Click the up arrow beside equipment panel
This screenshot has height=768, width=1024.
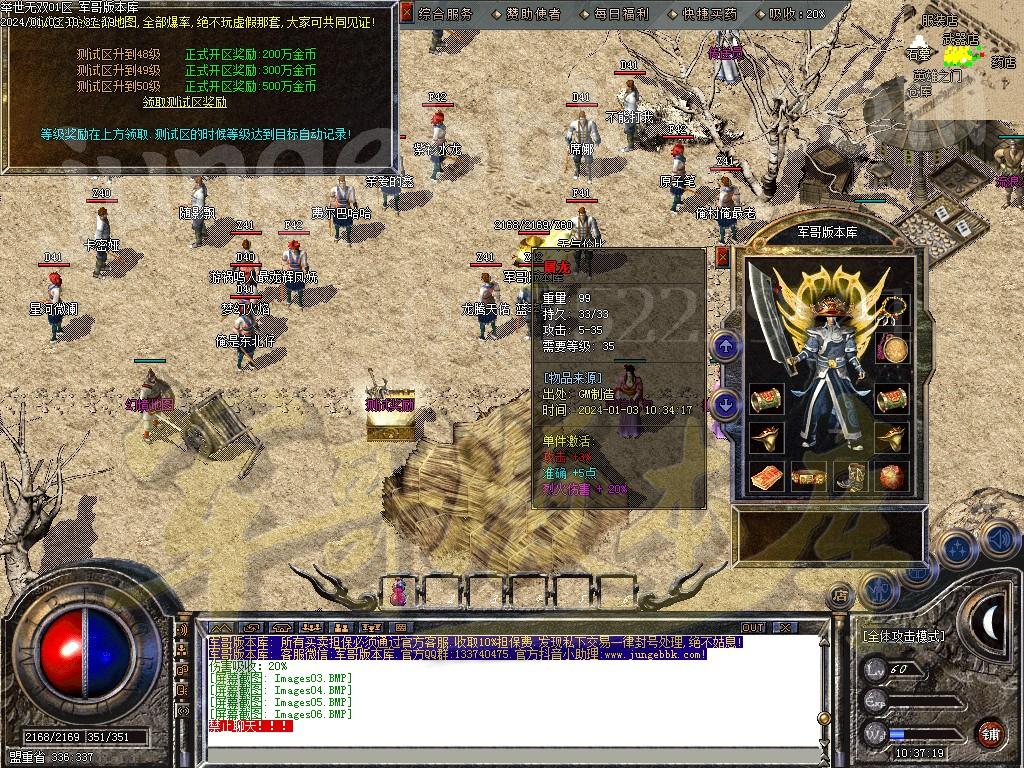726,347
